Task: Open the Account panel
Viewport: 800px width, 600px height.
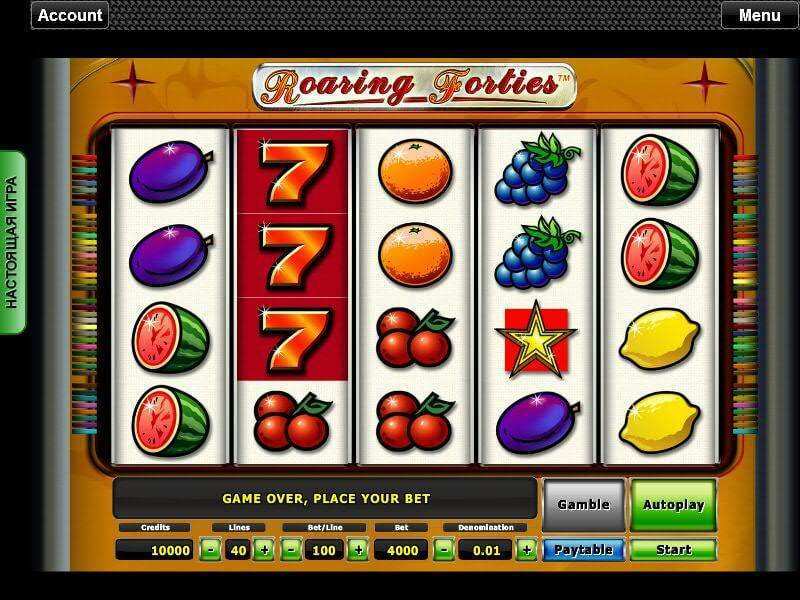Action: (x=70, y=15)
